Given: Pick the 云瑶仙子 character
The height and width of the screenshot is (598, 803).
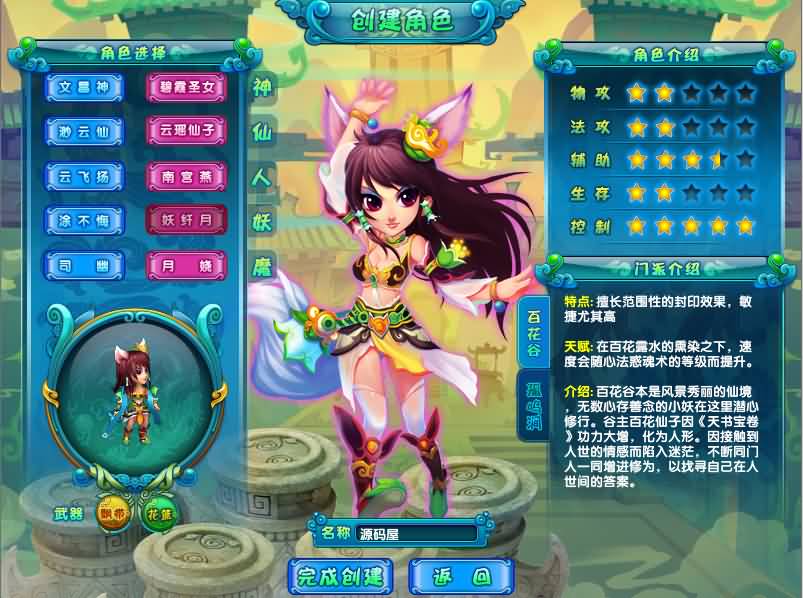Looking at the screenshot, I should (x=187, y=131).
